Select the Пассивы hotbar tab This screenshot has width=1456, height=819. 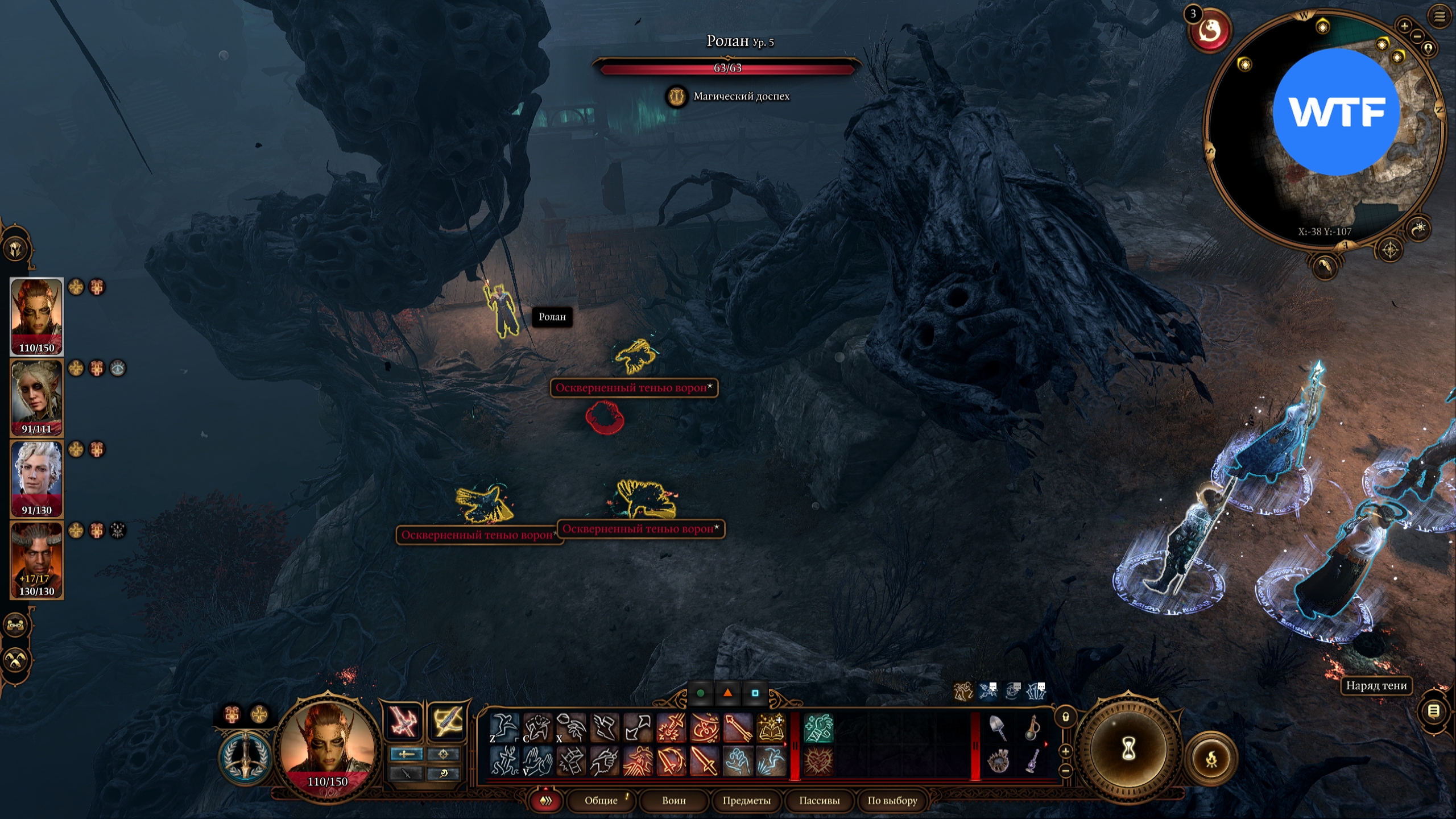pos(819,800)
